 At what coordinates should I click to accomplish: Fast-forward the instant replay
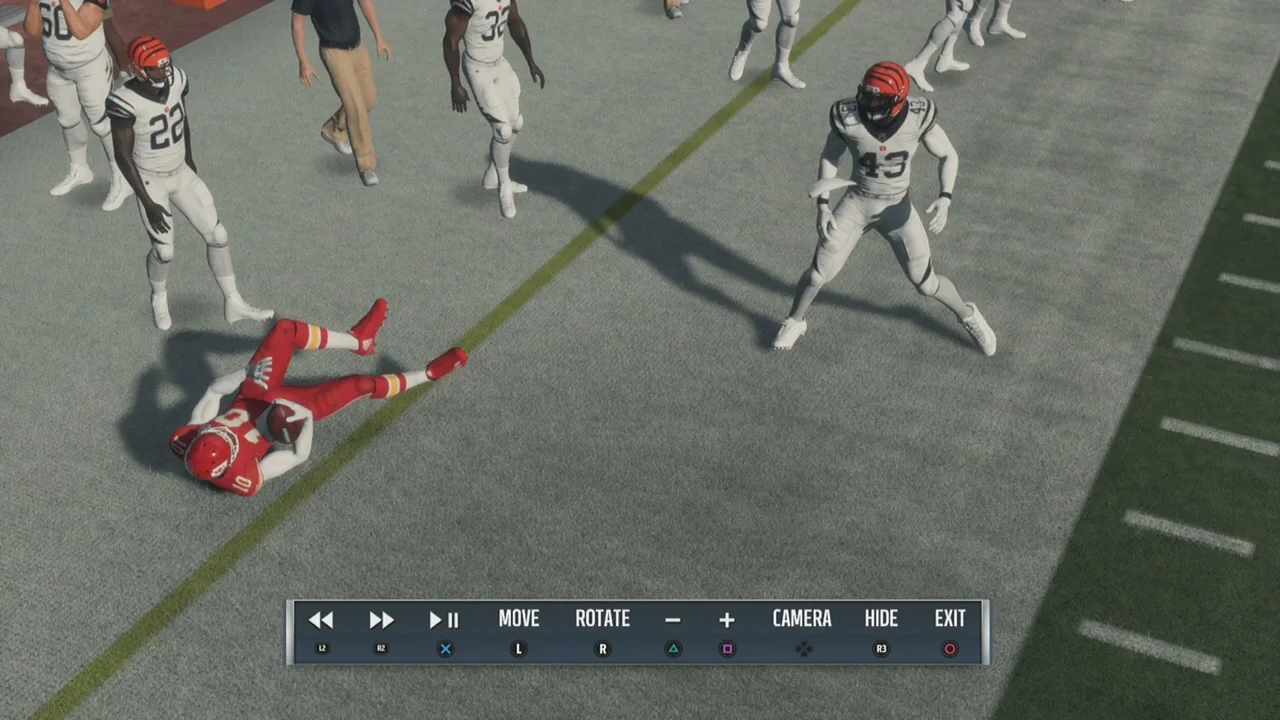point(381,621)
